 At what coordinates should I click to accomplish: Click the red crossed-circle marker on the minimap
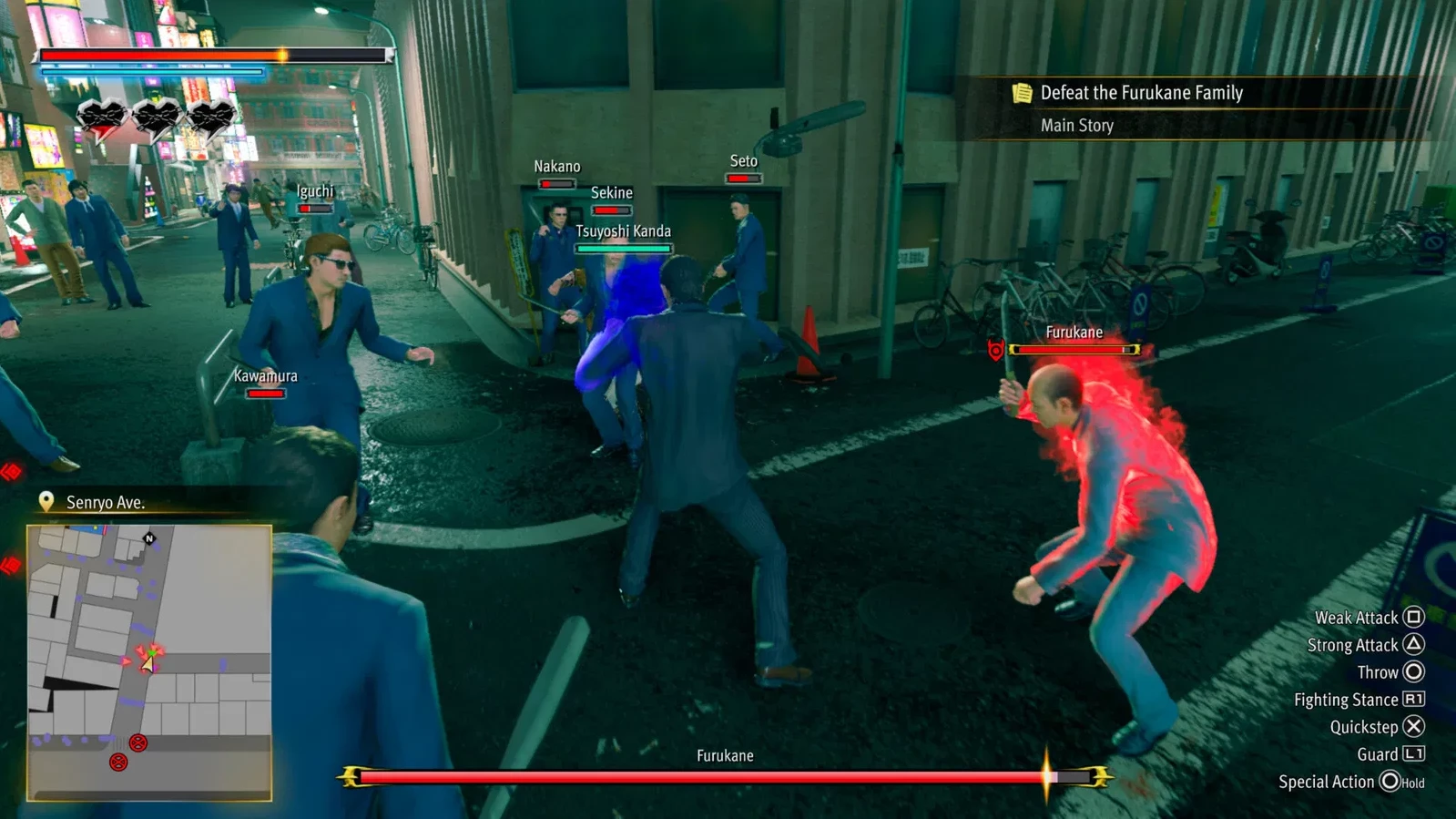pyautogui.click(x=137, y=742)
